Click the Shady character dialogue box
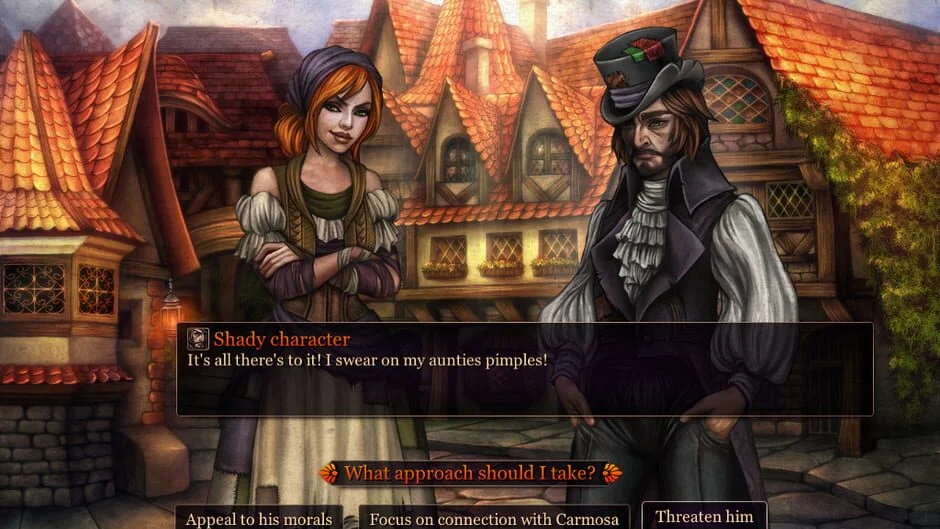The width and height of the screenshot is (940, 529). coord(524,369)
